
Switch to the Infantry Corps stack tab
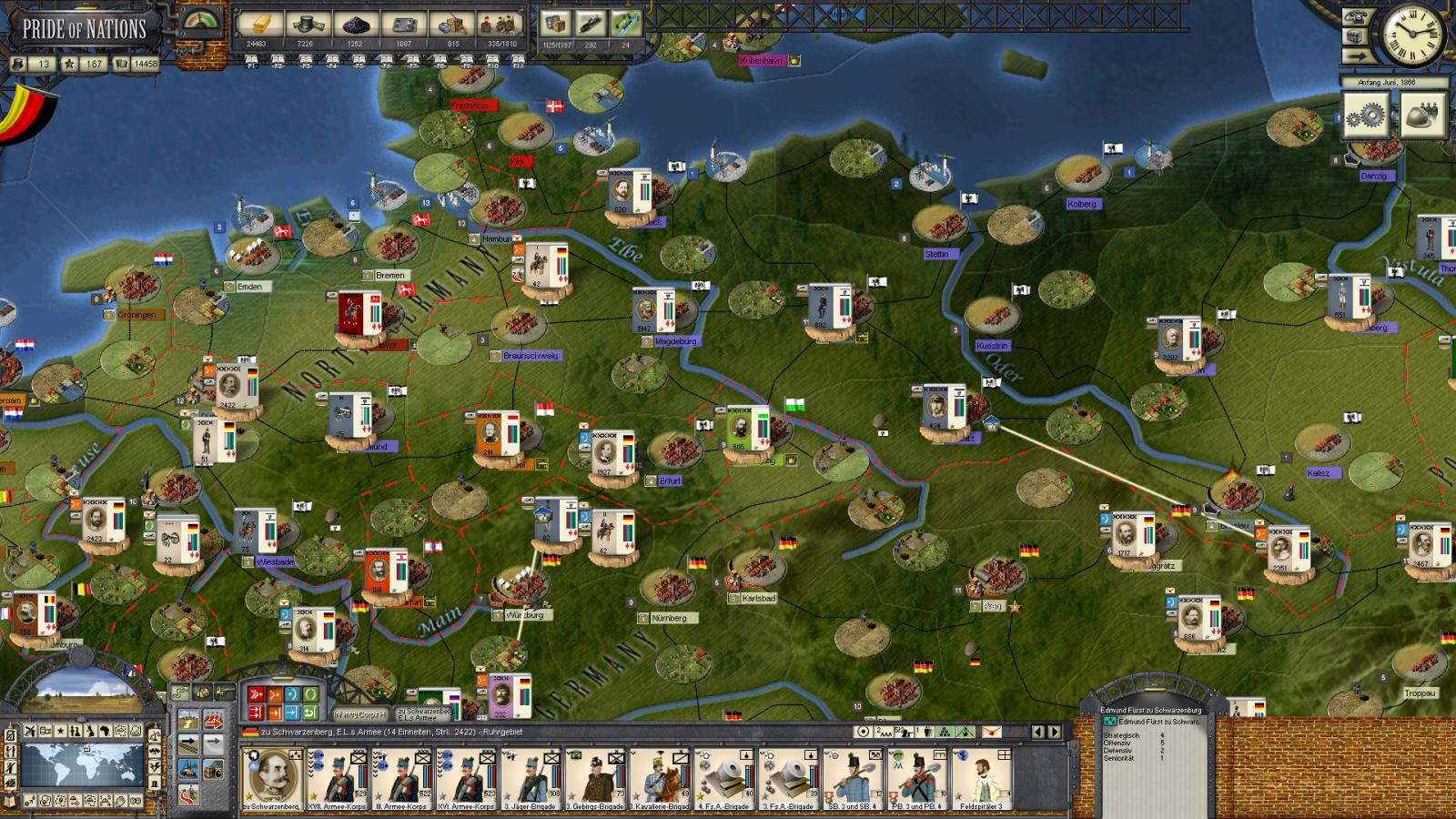359,714
